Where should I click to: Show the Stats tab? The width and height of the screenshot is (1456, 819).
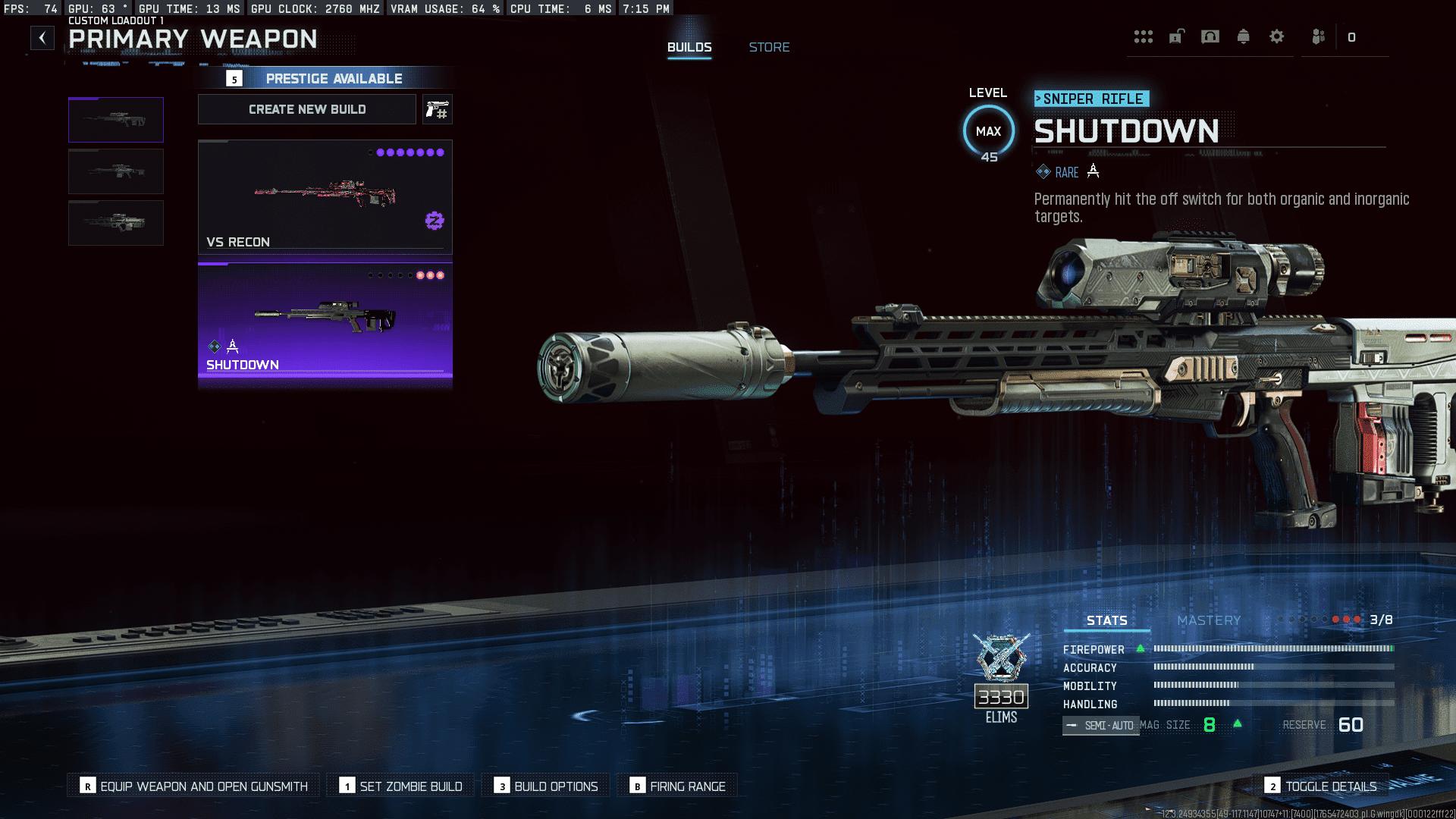pos(1106,620)
